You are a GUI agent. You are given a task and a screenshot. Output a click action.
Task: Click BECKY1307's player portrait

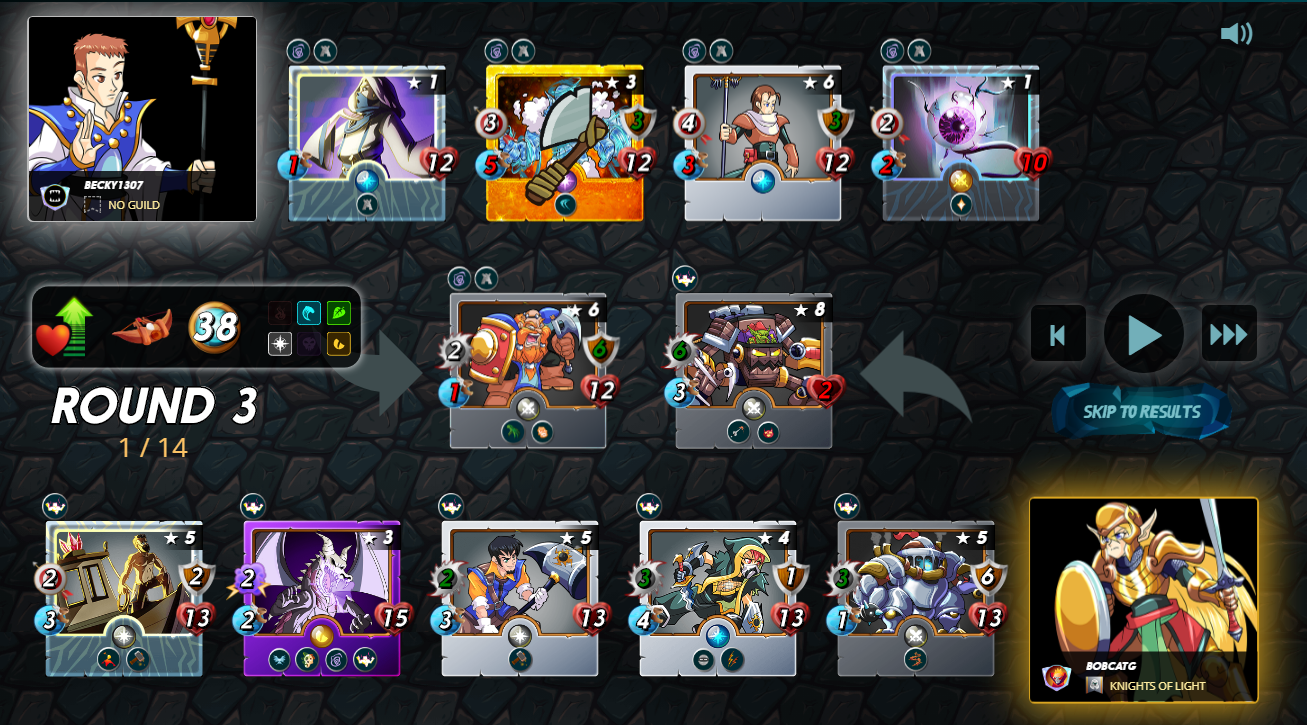click(x=142, y=110)
